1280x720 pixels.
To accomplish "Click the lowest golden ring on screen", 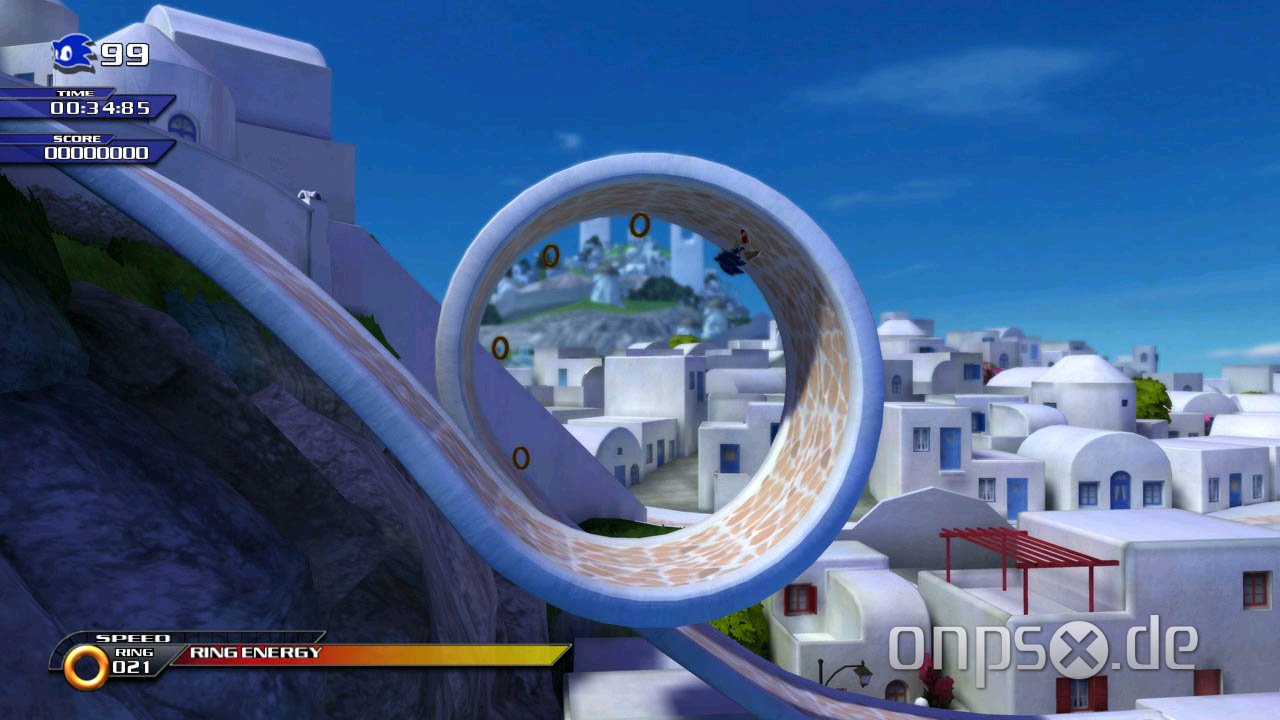I will pyautogui.click(x=520, y=456).
